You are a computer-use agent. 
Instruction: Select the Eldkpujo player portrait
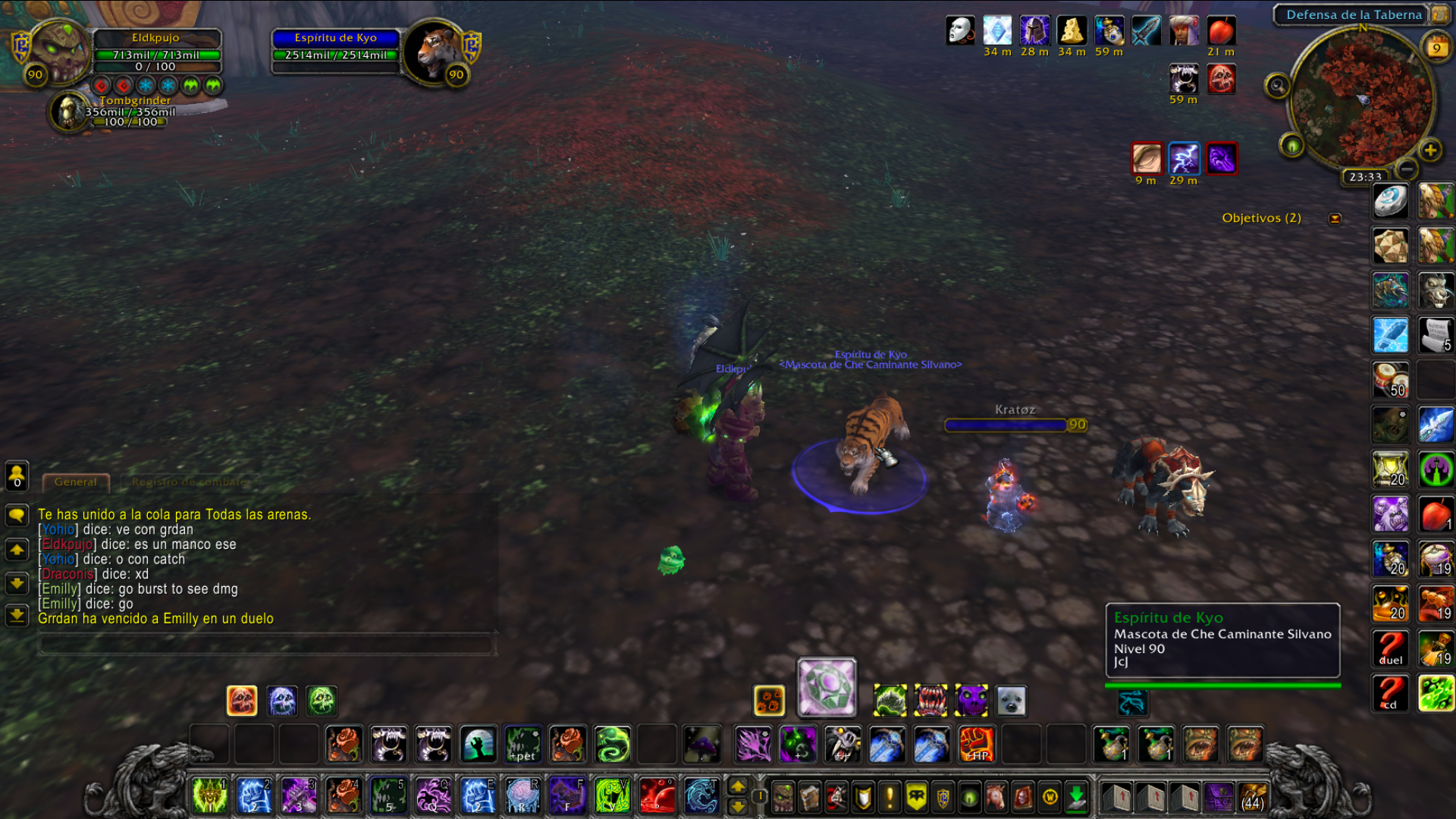(x=59, y=51)
